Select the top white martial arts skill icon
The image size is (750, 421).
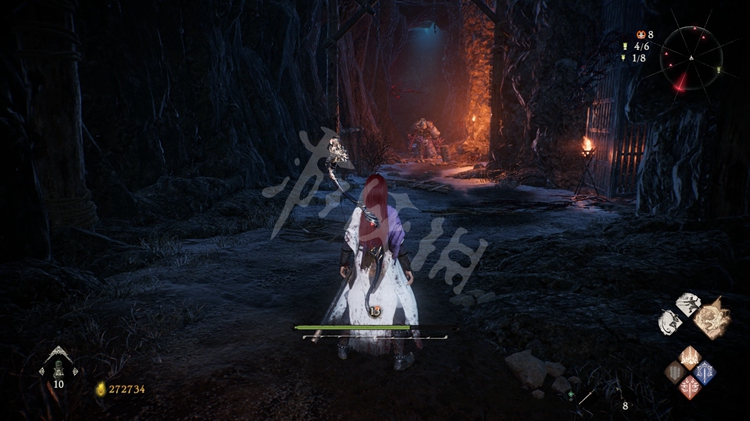(x=688, y=304)
